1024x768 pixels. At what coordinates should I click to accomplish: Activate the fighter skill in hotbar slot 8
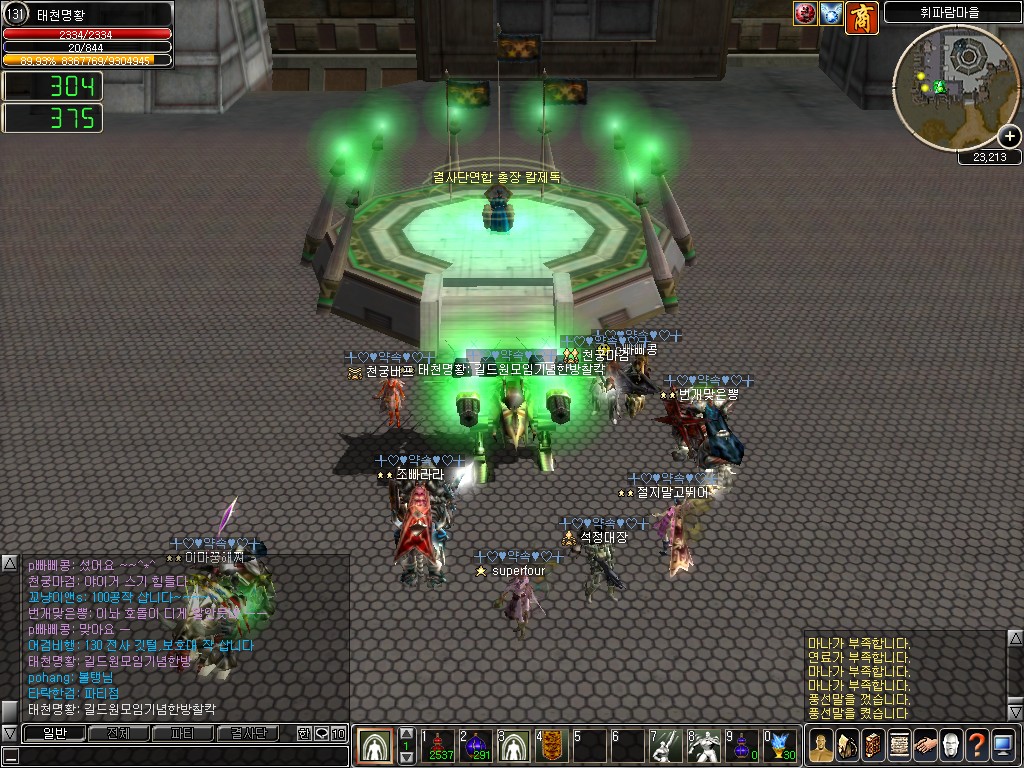coord(704,746)
